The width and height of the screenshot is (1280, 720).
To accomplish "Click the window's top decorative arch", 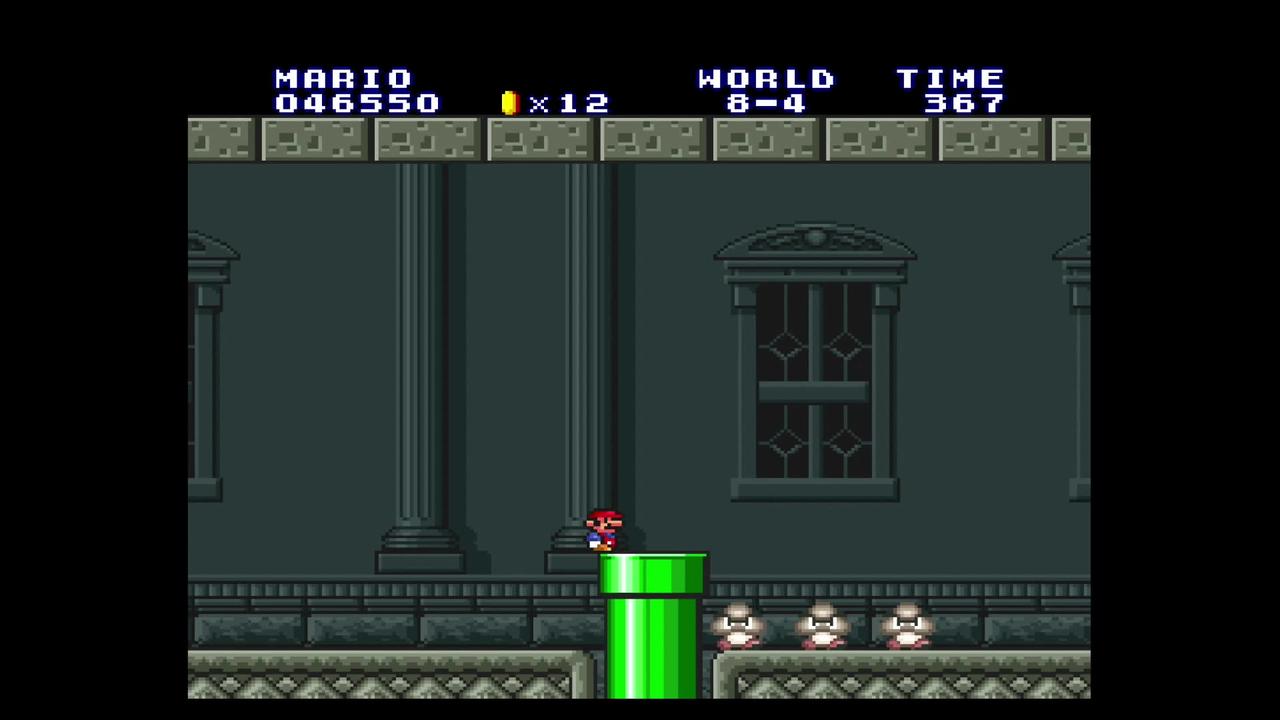I will click(x=812, y=238).
